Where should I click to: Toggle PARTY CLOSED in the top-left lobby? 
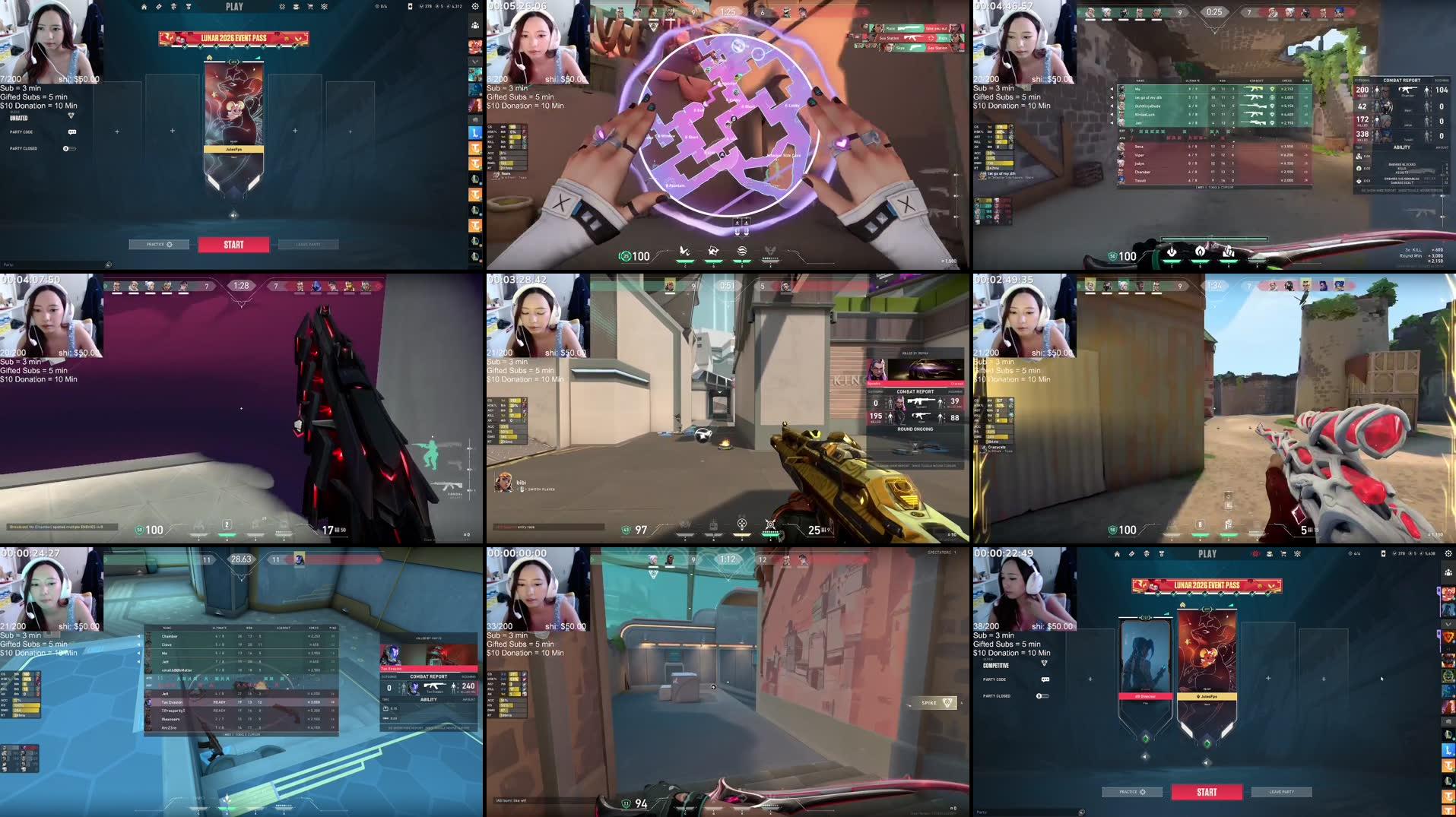tap(68, 148)
